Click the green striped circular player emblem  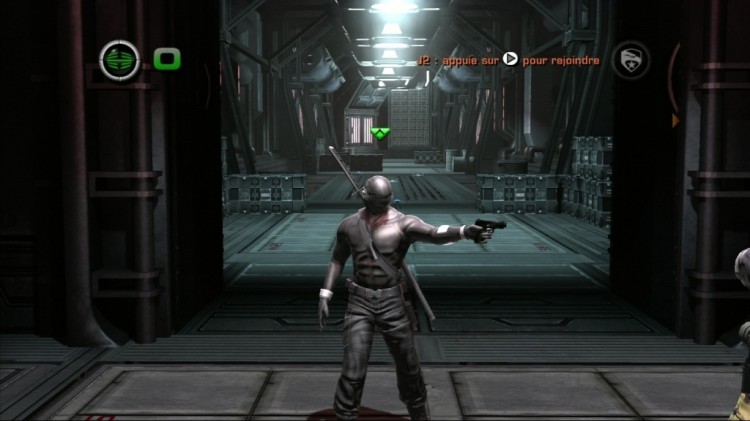pyautogui.click(x=120, y=60)
